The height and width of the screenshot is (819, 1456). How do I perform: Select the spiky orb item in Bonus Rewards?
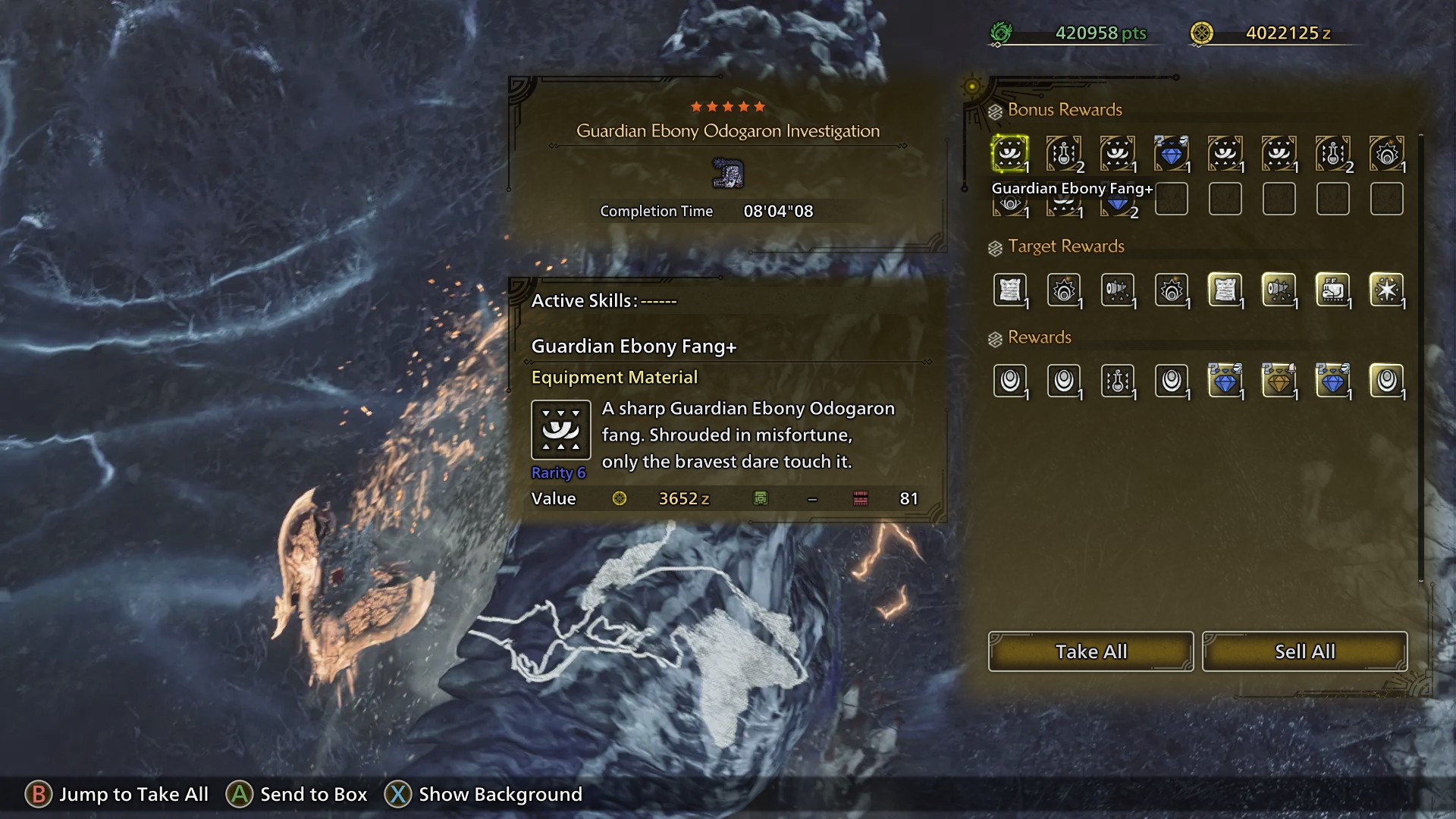click(1386, 154)
